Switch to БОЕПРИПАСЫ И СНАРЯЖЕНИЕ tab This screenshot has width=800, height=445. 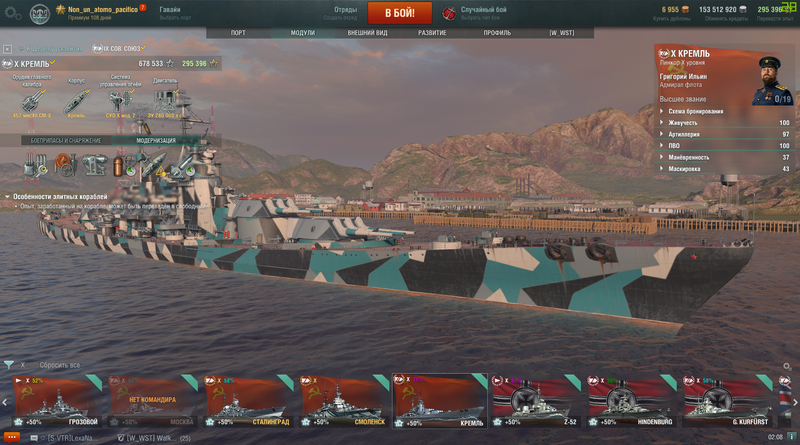pyautogui.click(x=66, y=141)
